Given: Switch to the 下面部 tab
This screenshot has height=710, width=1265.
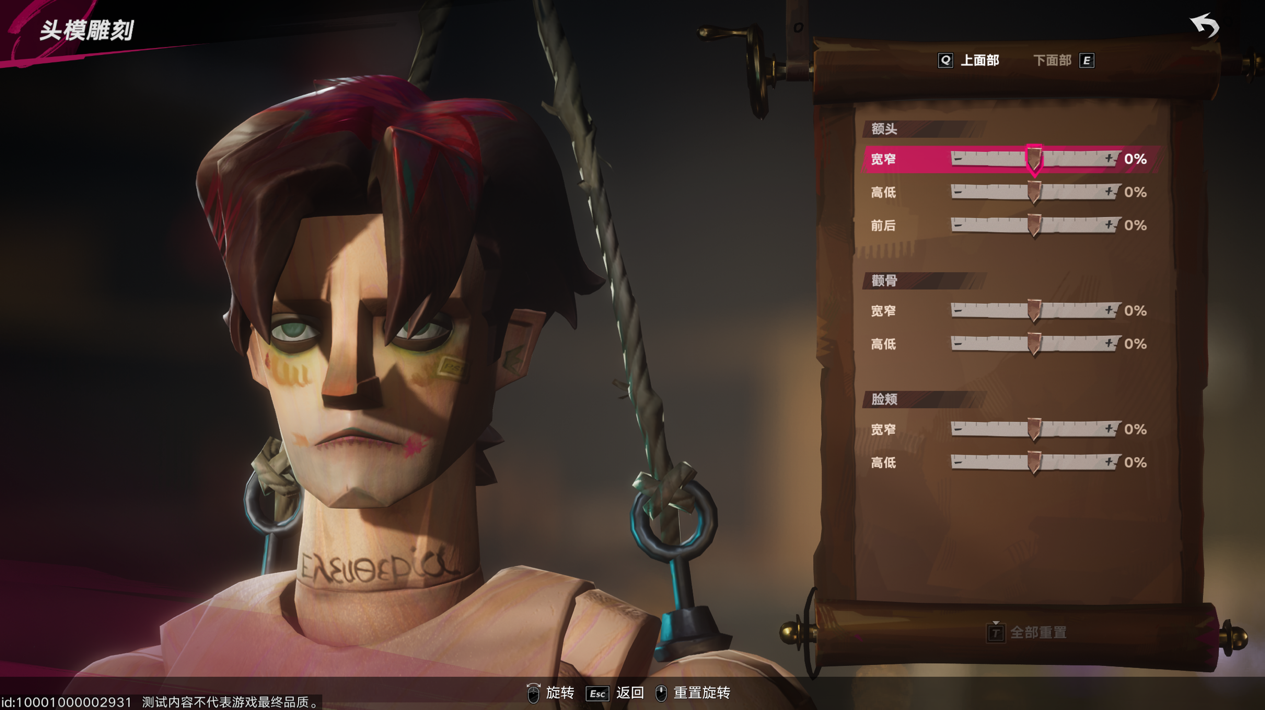Looking at the screenshot, I should 1052,61.
